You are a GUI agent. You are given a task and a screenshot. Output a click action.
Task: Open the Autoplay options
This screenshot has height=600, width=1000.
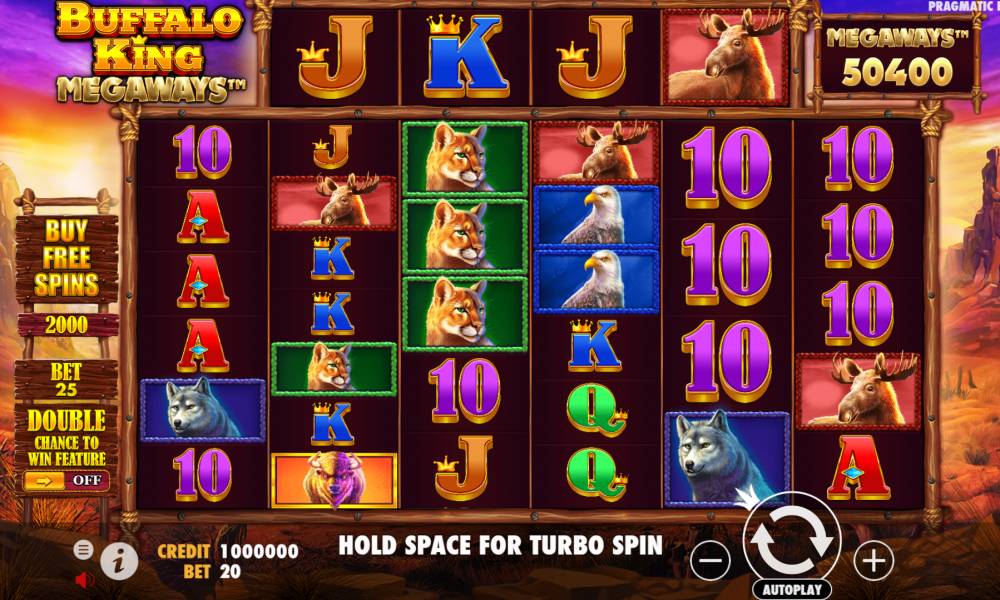coord(792,588)
